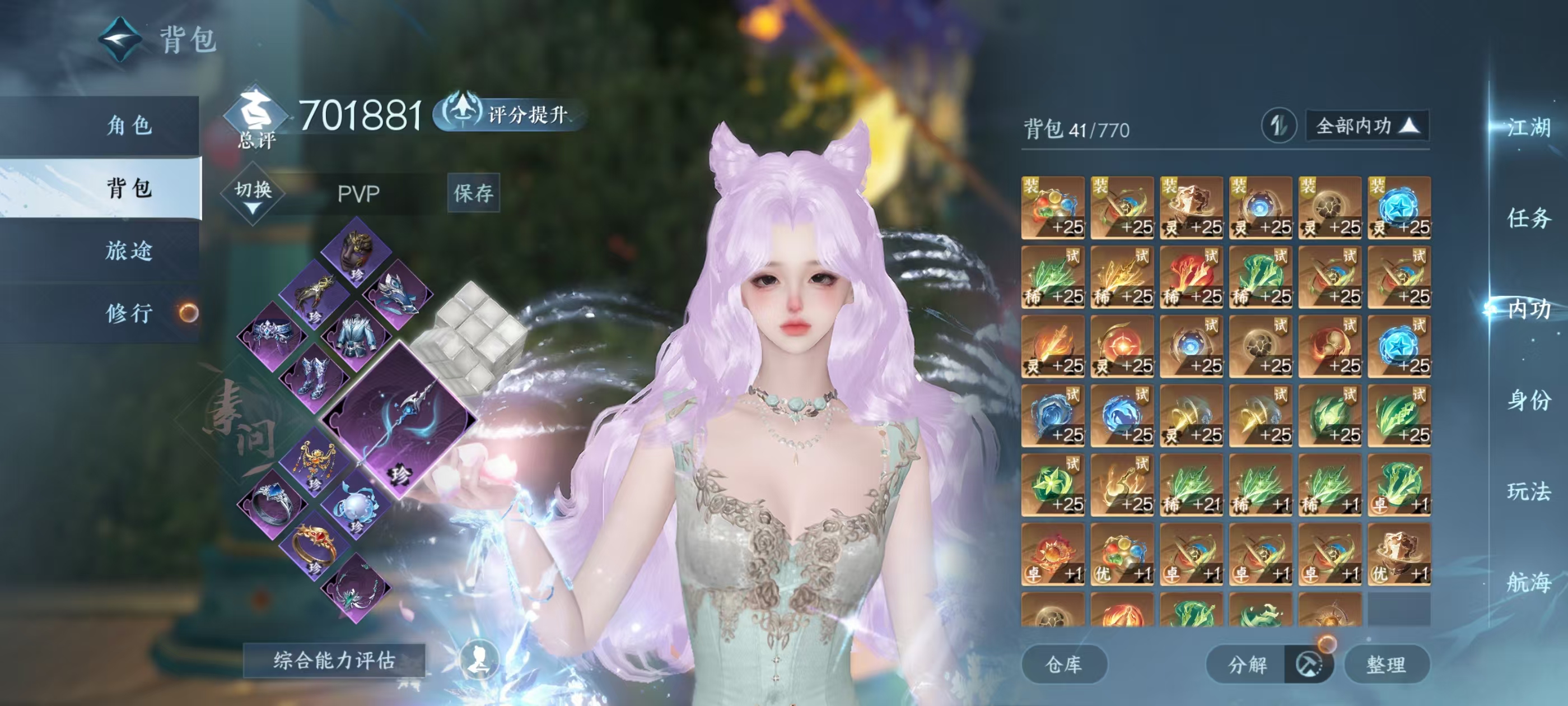Click the character pose icon below the model
The width and height of the screenshot is (1568, 706).
pos(478,659)
